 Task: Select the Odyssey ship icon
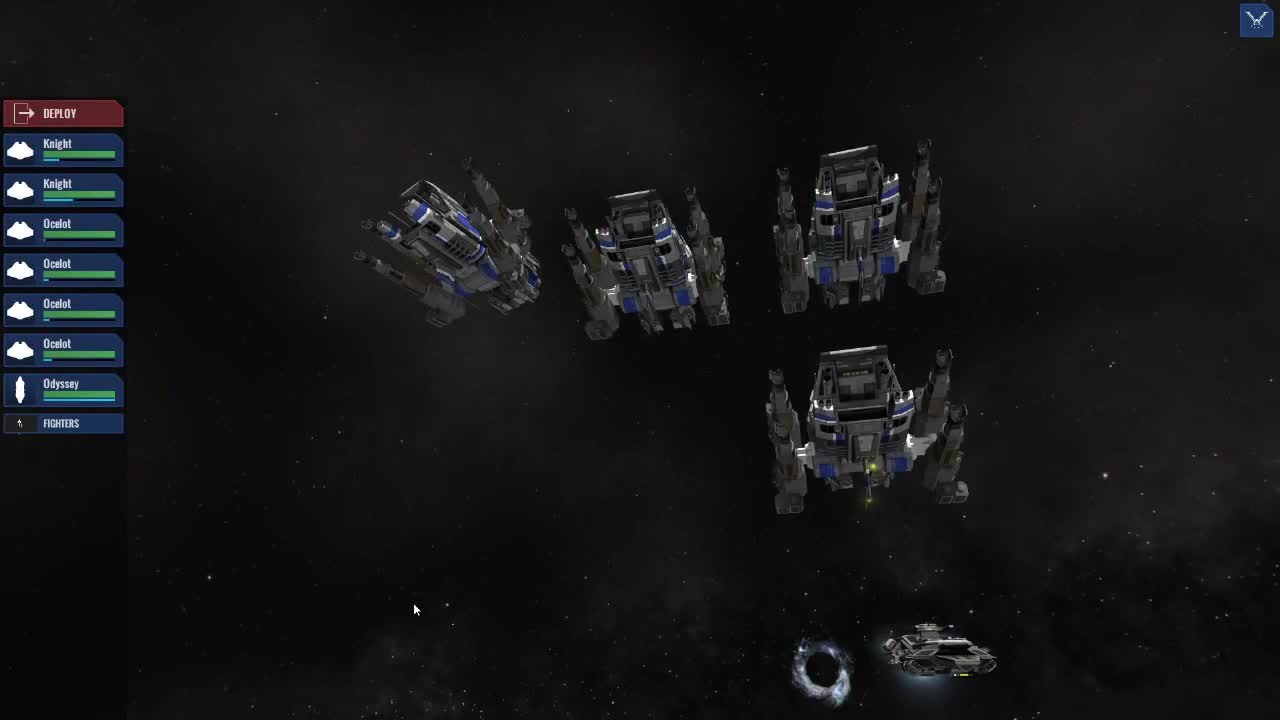(20, 390)
